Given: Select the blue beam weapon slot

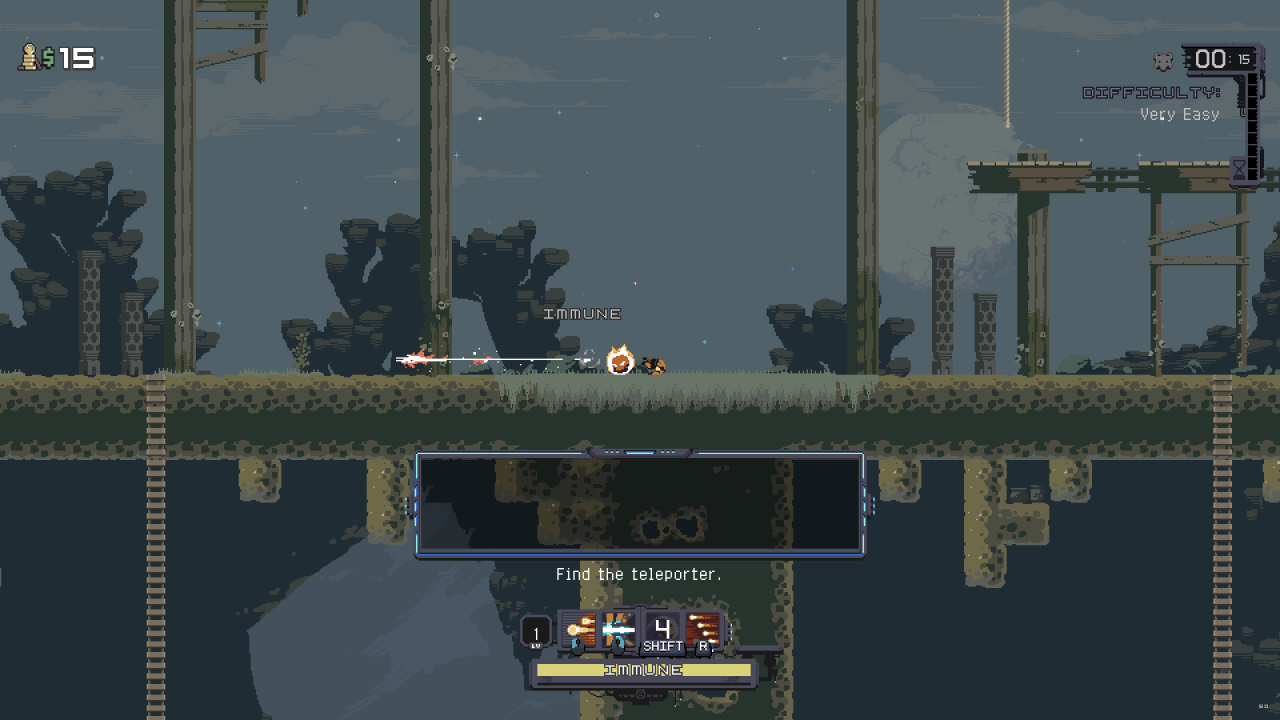Looking at the screenshot, I should click(617, 628).
